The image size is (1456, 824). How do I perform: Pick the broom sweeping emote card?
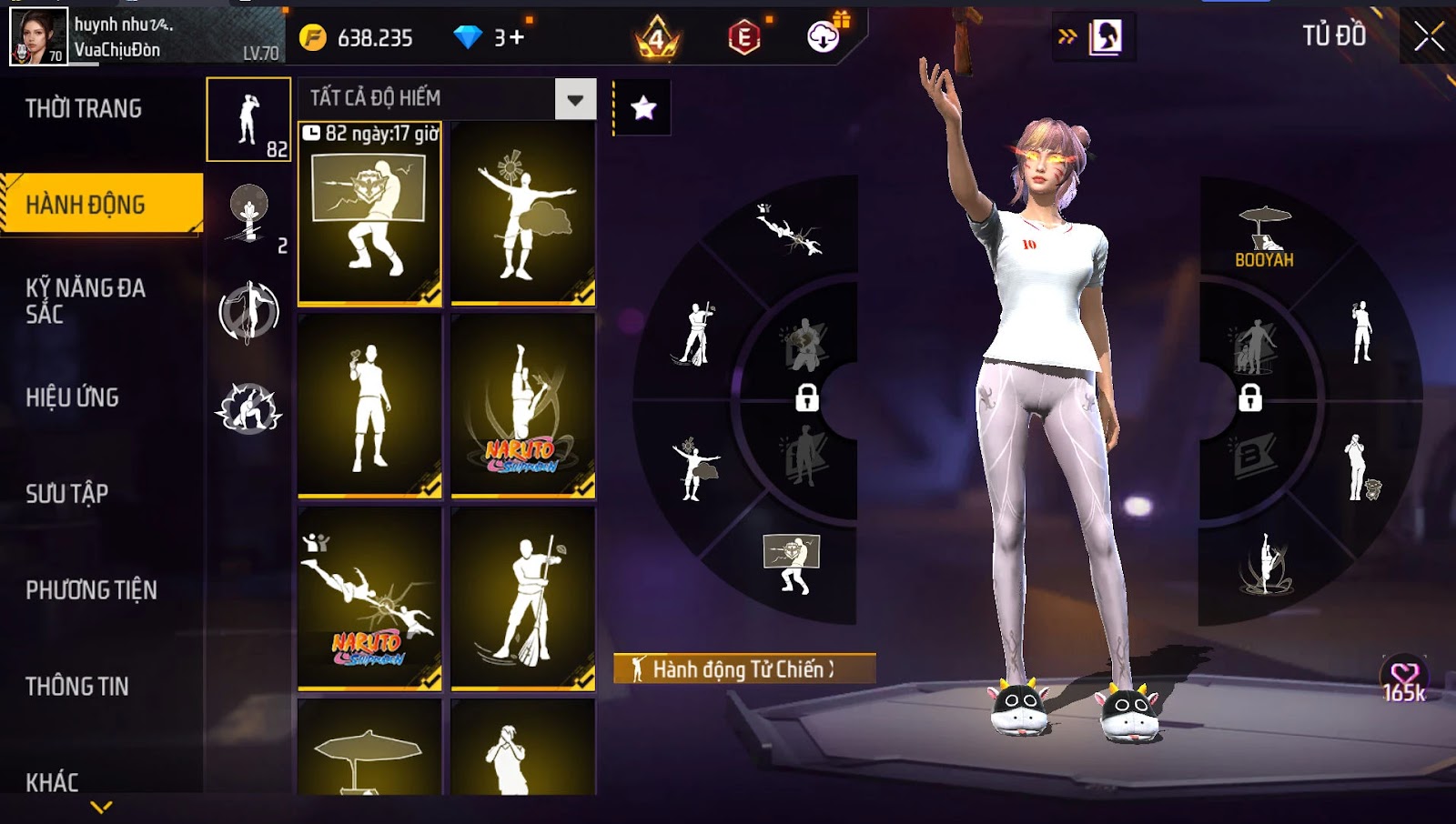click(x=523, y=598)
